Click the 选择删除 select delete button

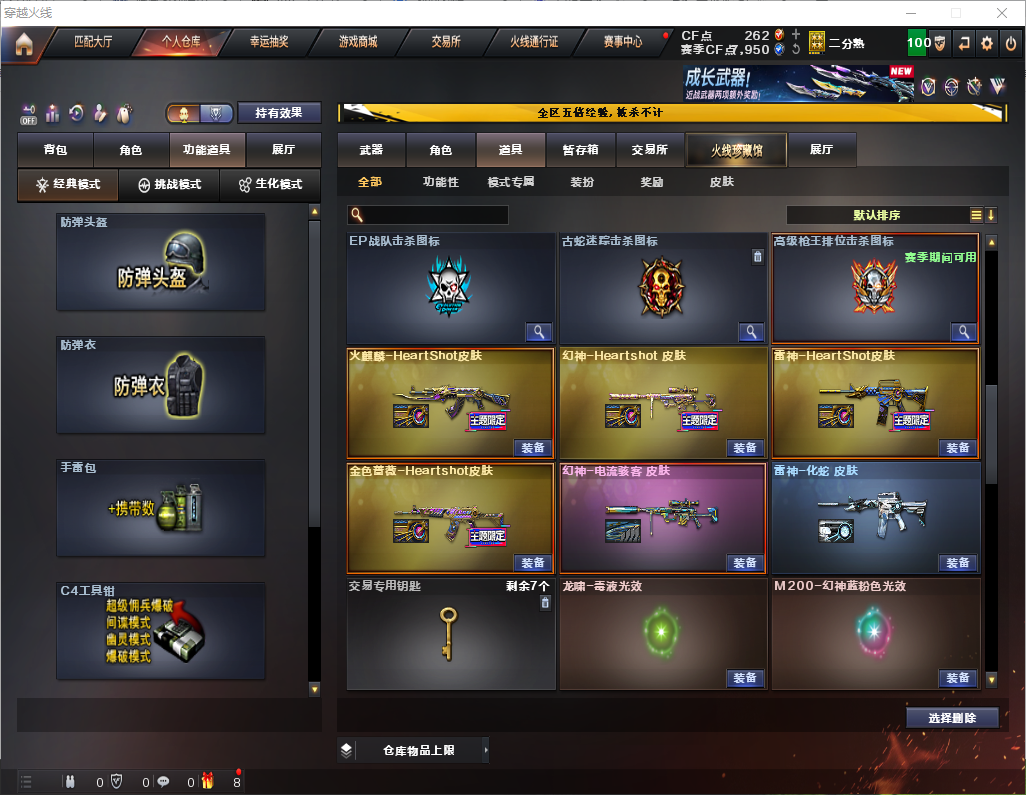pos(952,718)
